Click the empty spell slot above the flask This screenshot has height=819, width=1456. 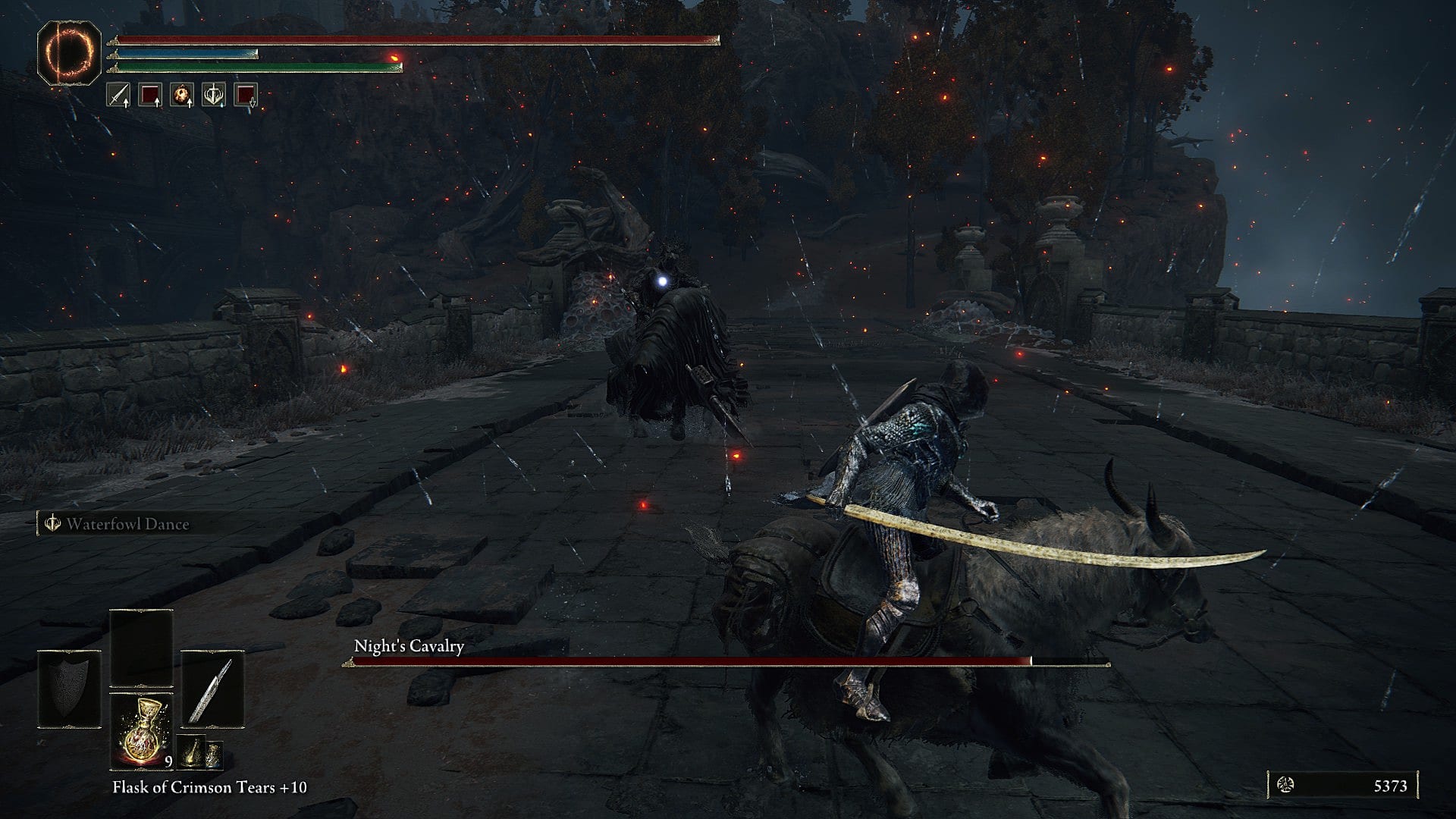[x=141, y=648]
